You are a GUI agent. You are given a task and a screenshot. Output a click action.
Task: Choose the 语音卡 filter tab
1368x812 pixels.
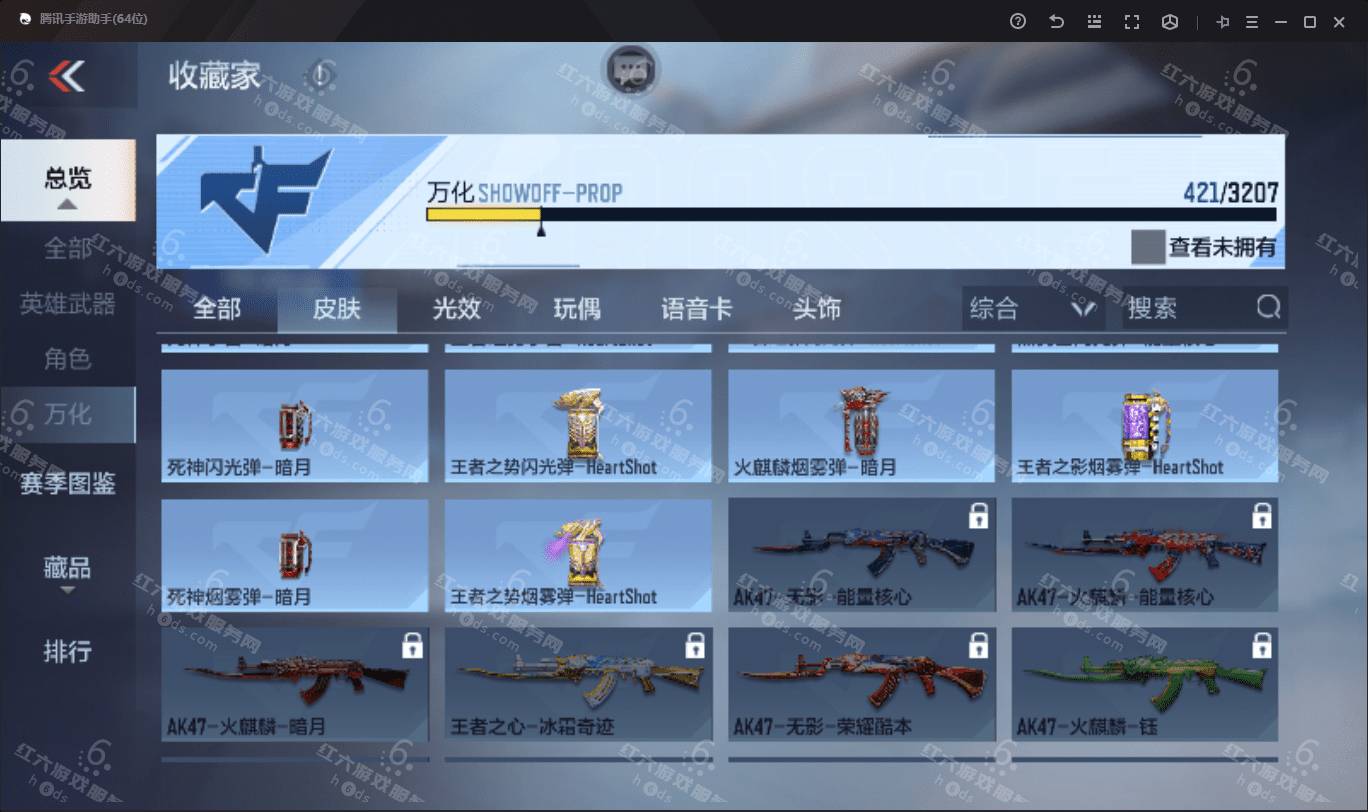click(696, 309)
